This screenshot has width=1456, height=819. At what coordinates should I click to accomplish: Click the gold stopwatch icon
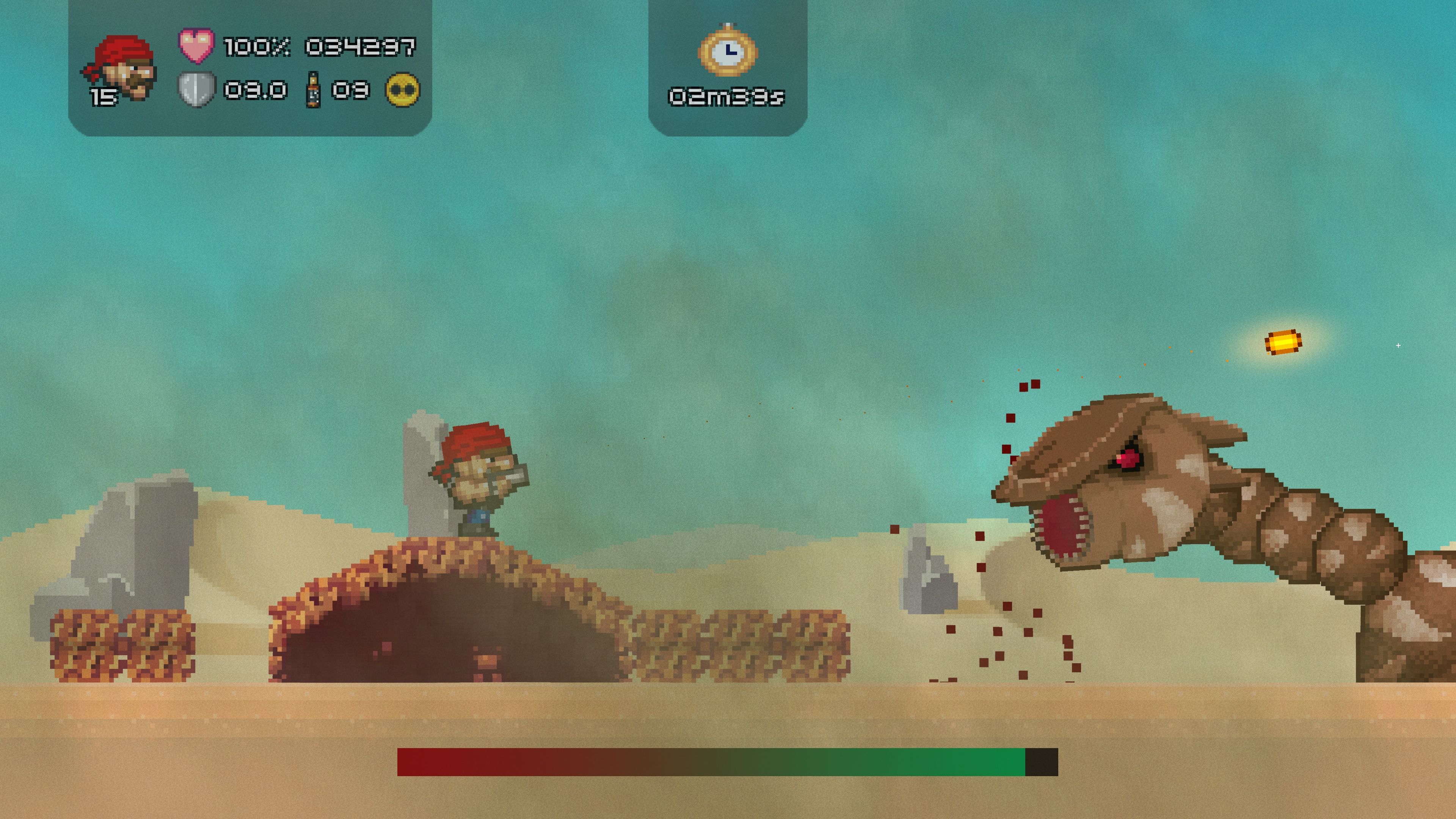pos(728,51)
